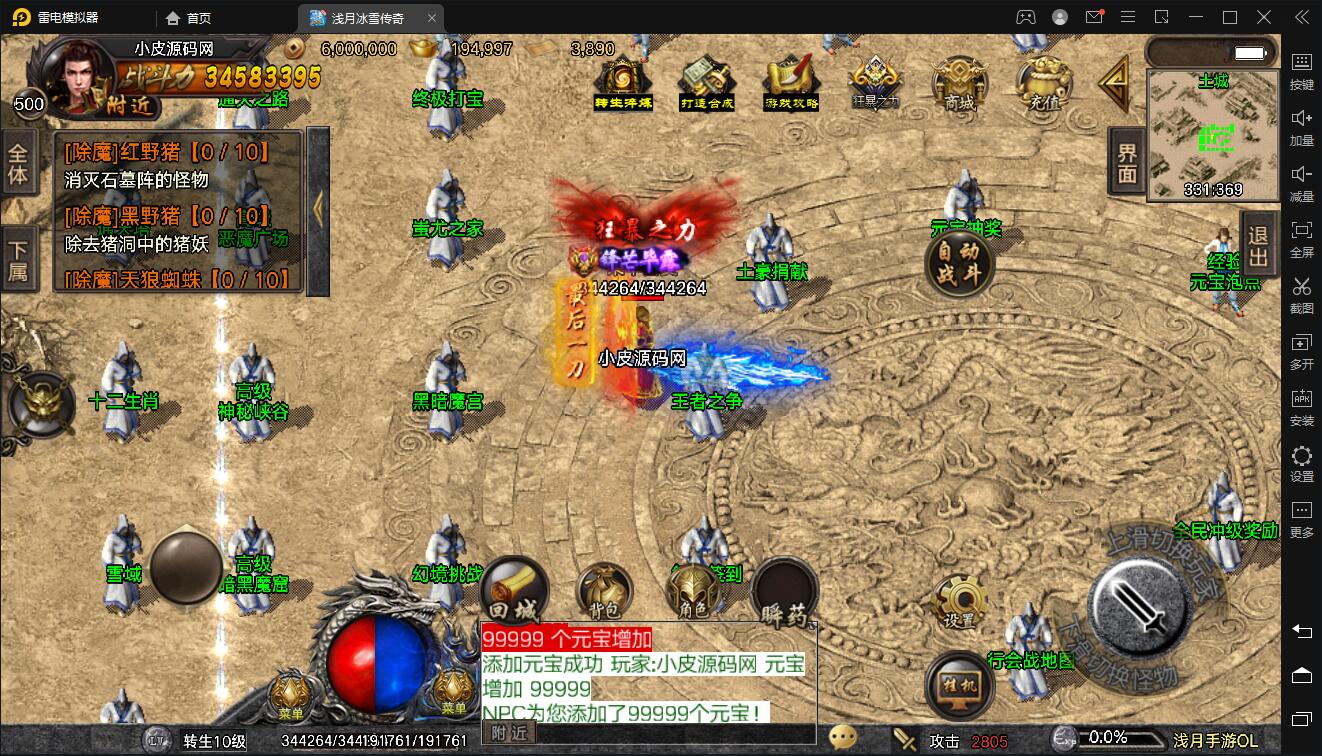The image size is (1322, 756).
Task: Click the 退出 exit button
Action: [x=1259, y=246]
